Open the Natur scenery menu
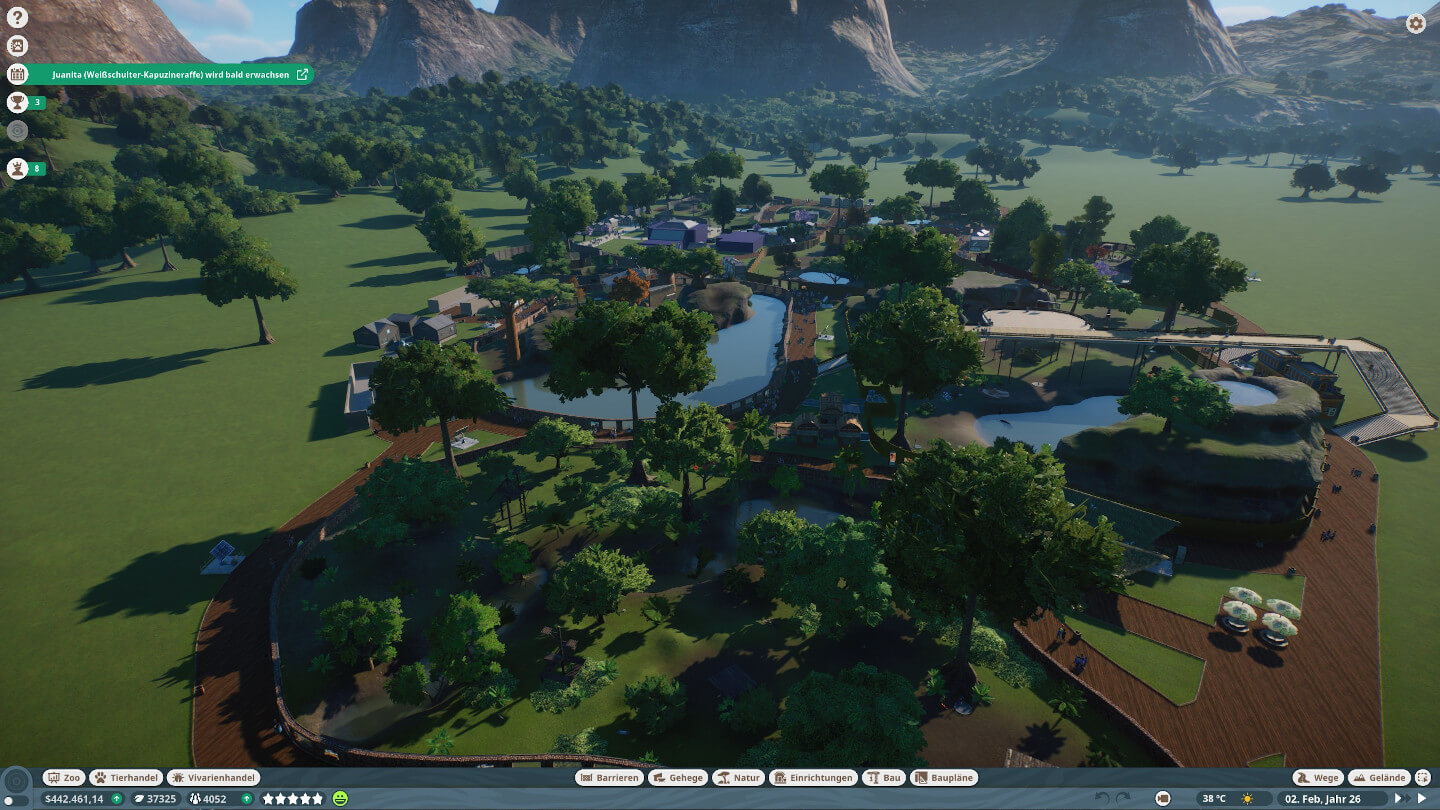Viewport: 1440px width, 810px height. 739,777
